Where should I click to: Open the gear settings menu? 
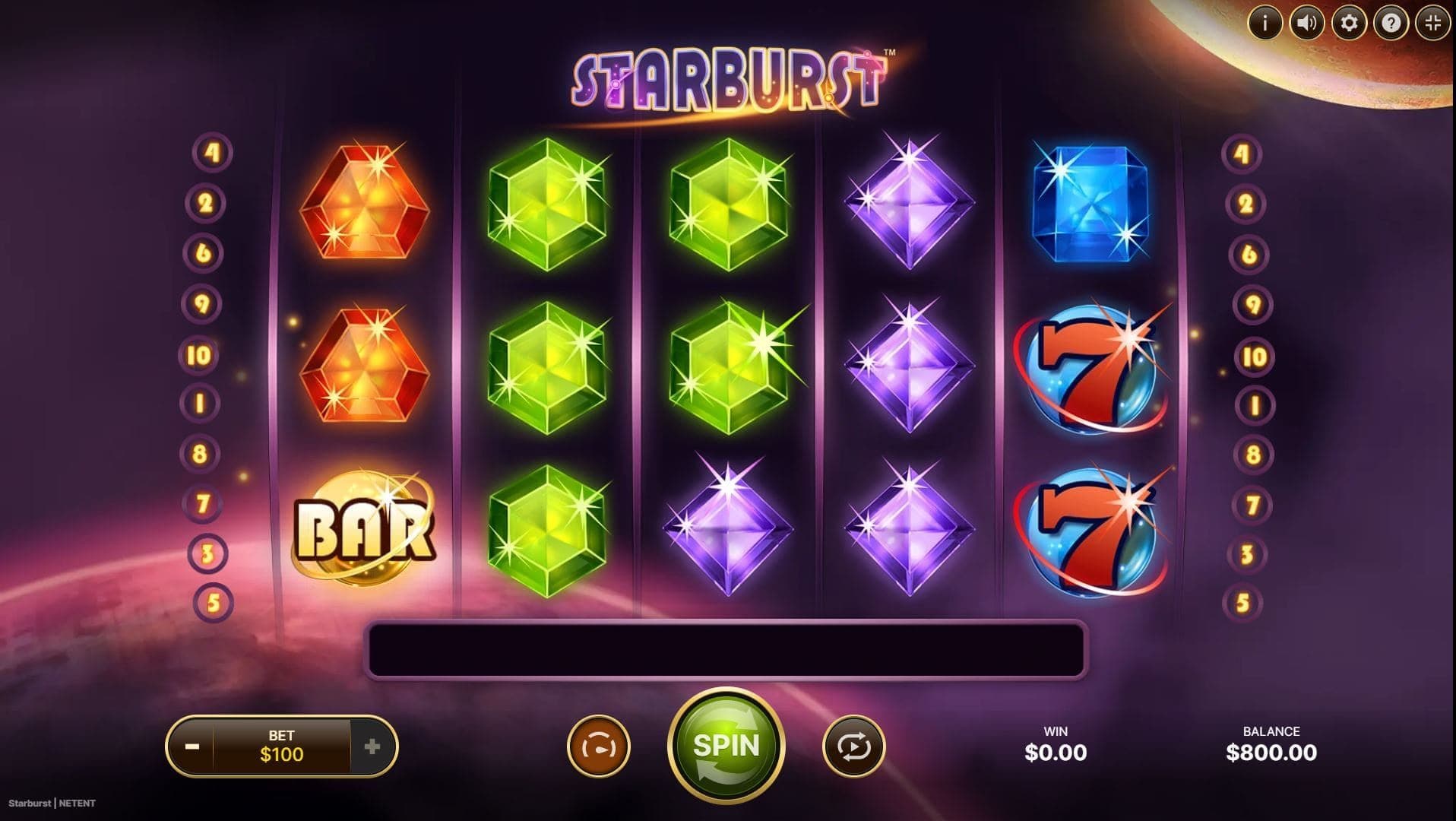(1349, 24)
